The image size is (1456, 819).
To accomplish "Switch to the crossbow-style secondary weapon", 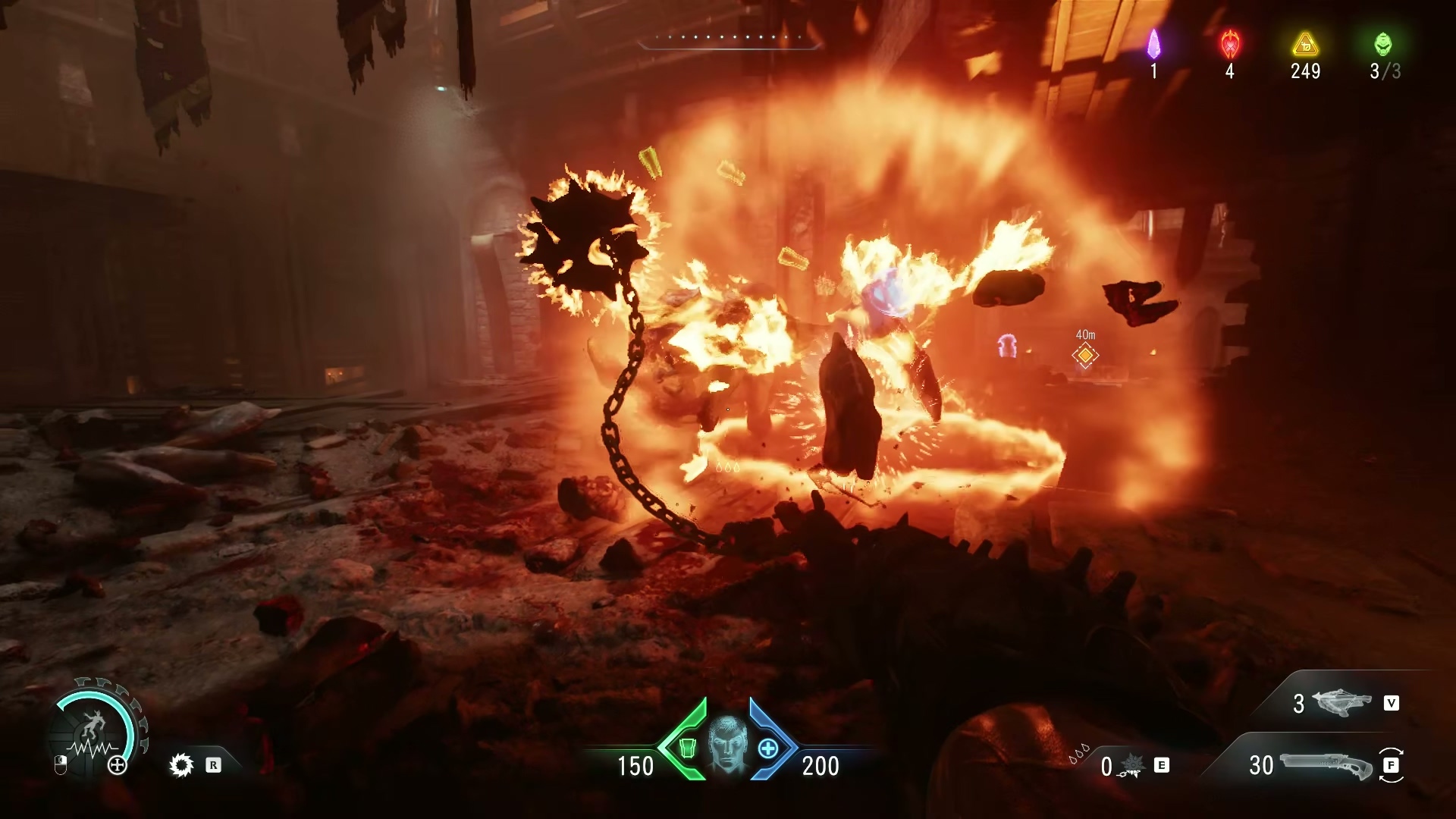I will pyautogui.click(x=1341, y=703).
